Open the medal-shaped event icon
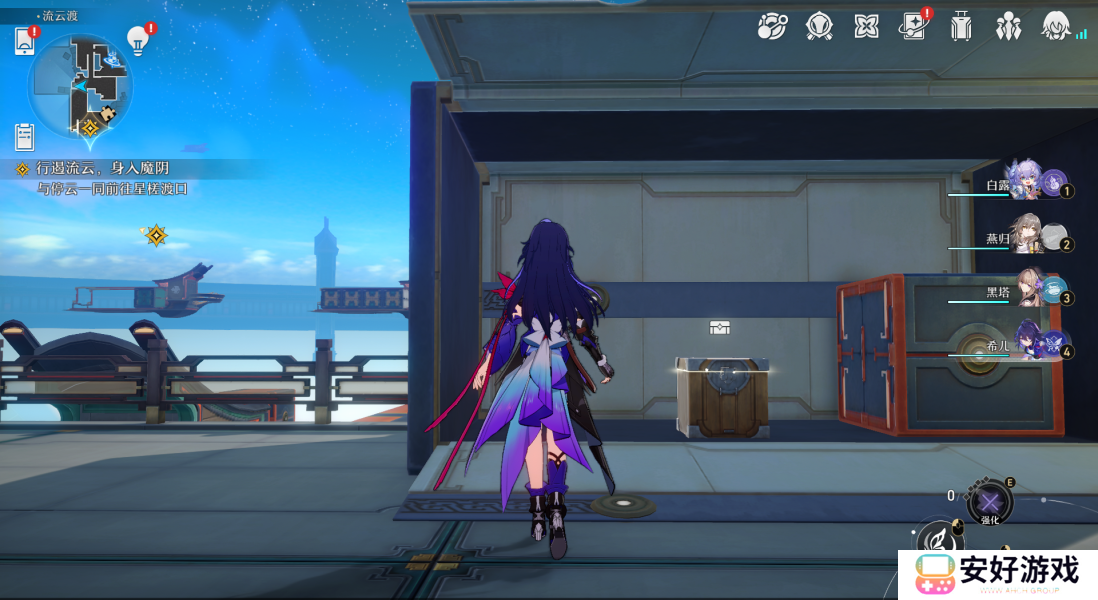 pos(819,27)
